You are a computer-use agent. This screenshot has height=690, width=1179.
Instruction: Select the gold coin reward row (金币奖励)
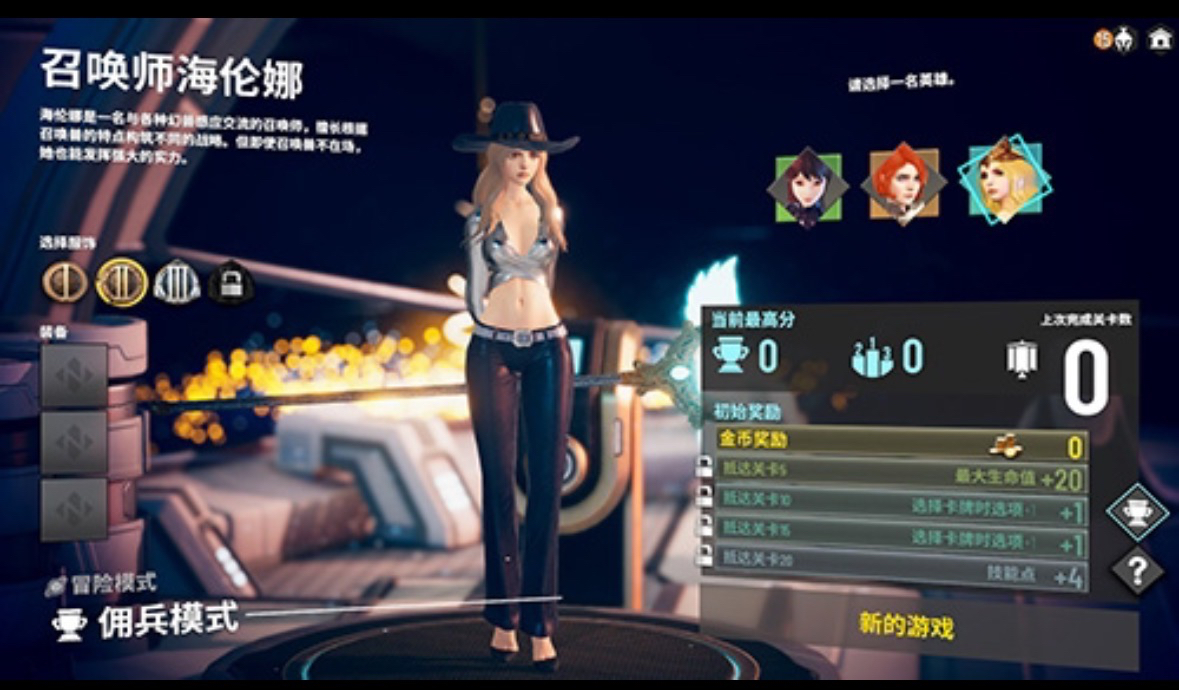tap(900, 443)
